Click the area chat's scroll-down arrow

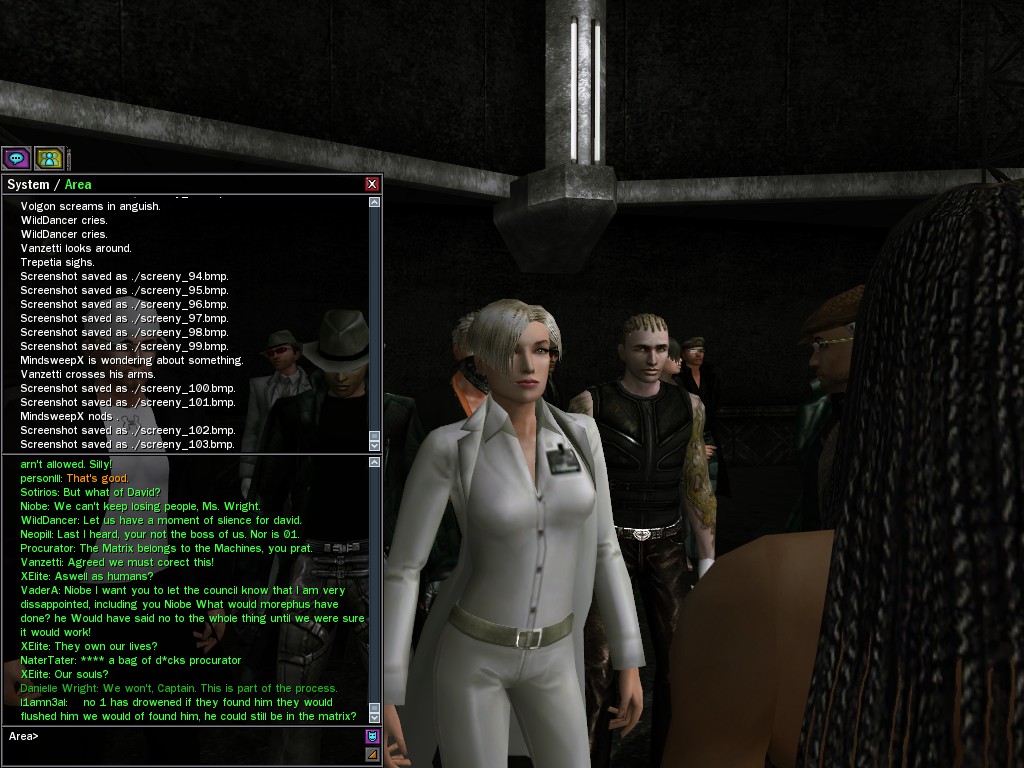(375, 716)
